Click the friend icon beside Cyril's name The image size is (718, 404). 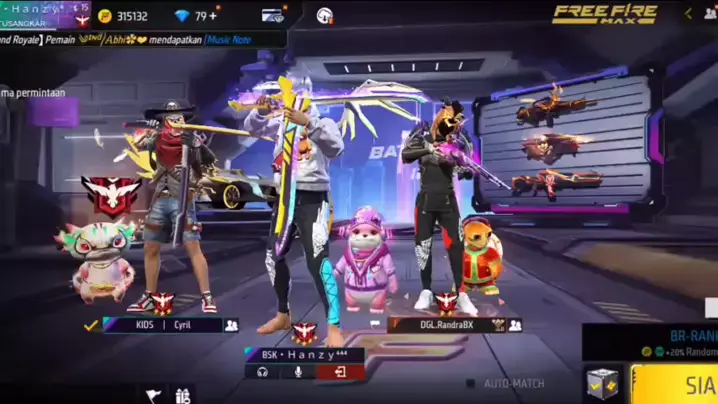tap(231, 325)
